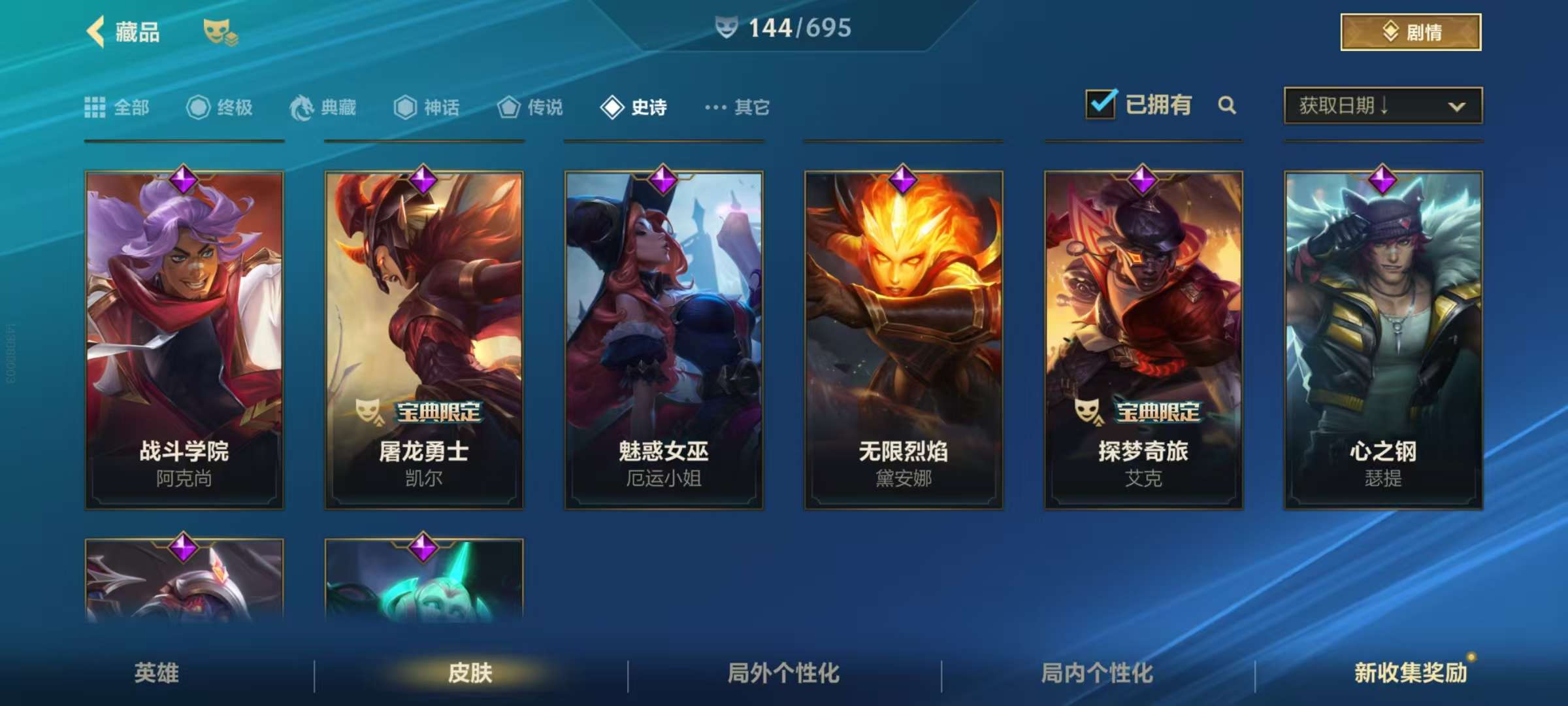Open the mask and coins icon
The height and width of the screenshot is (706, 1568).
pos(220,31)
